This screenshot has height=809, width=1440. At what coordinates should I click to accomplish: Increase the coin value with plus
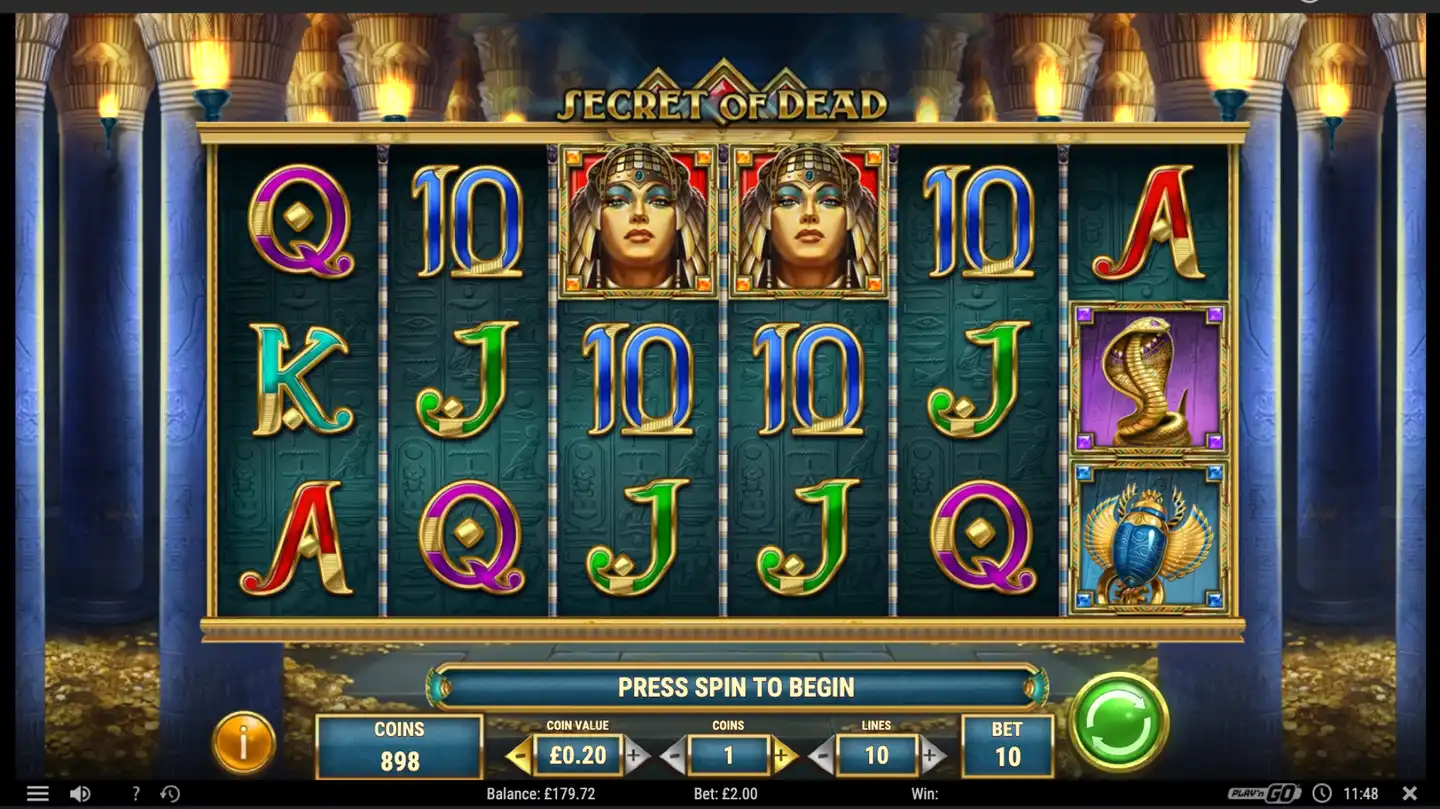tap(635, 755)
